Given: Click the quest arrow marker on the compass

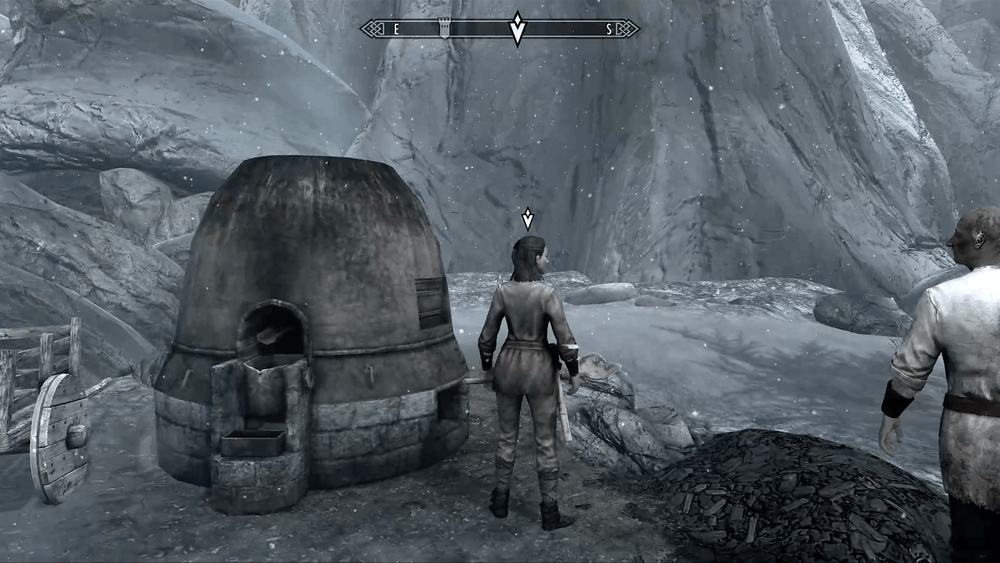Looking at the screenshot, I should click(x=517, y=29).
